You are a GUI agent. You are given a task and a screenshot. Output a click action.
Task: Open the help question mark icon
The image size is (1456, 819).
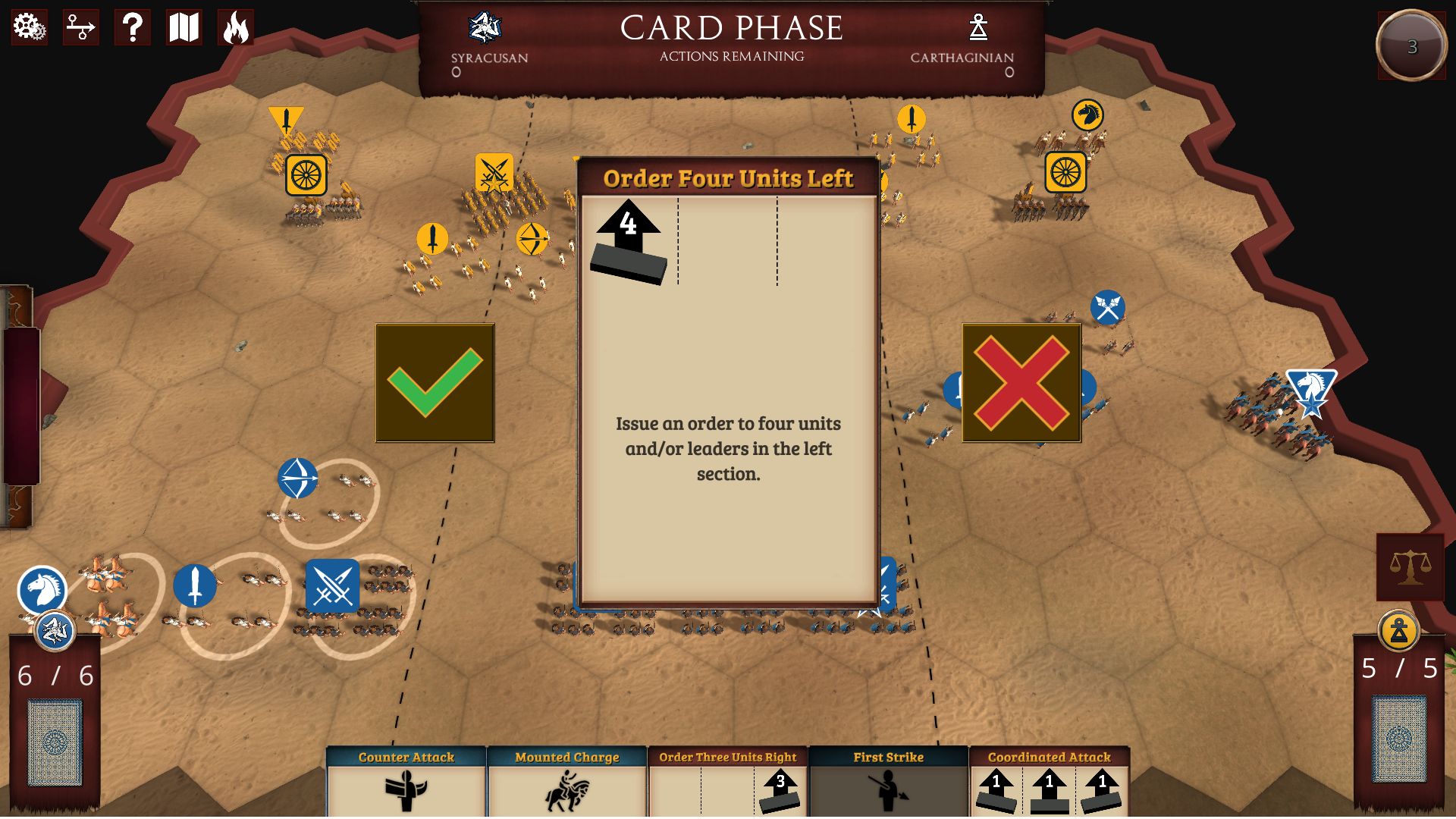pyautogui.click(x=132, y=28)
